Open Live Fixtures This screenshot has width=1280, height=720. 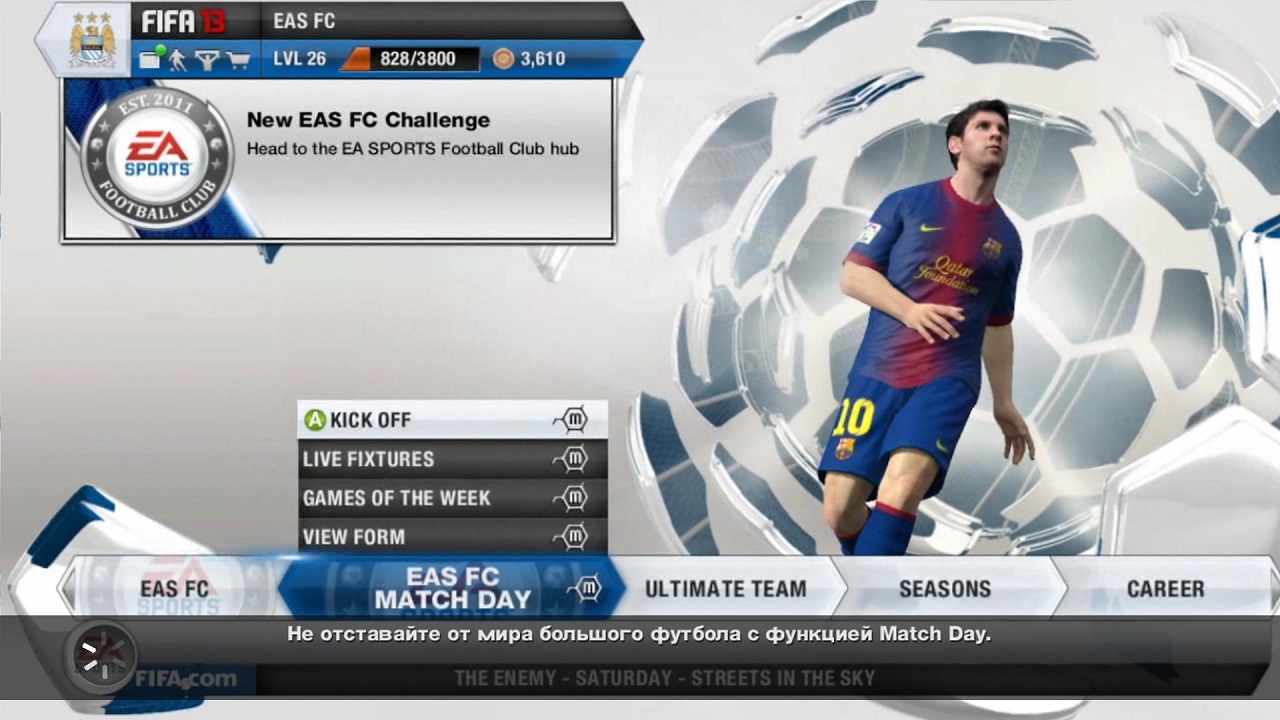(x=452, y=459)
